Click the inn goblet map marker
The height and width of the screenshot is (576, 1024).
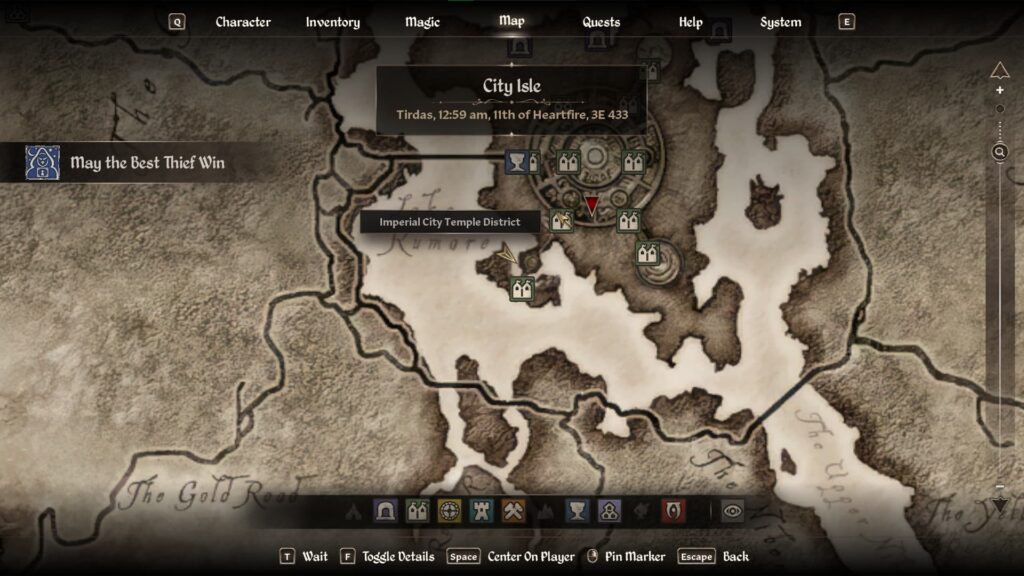[516, 162]
